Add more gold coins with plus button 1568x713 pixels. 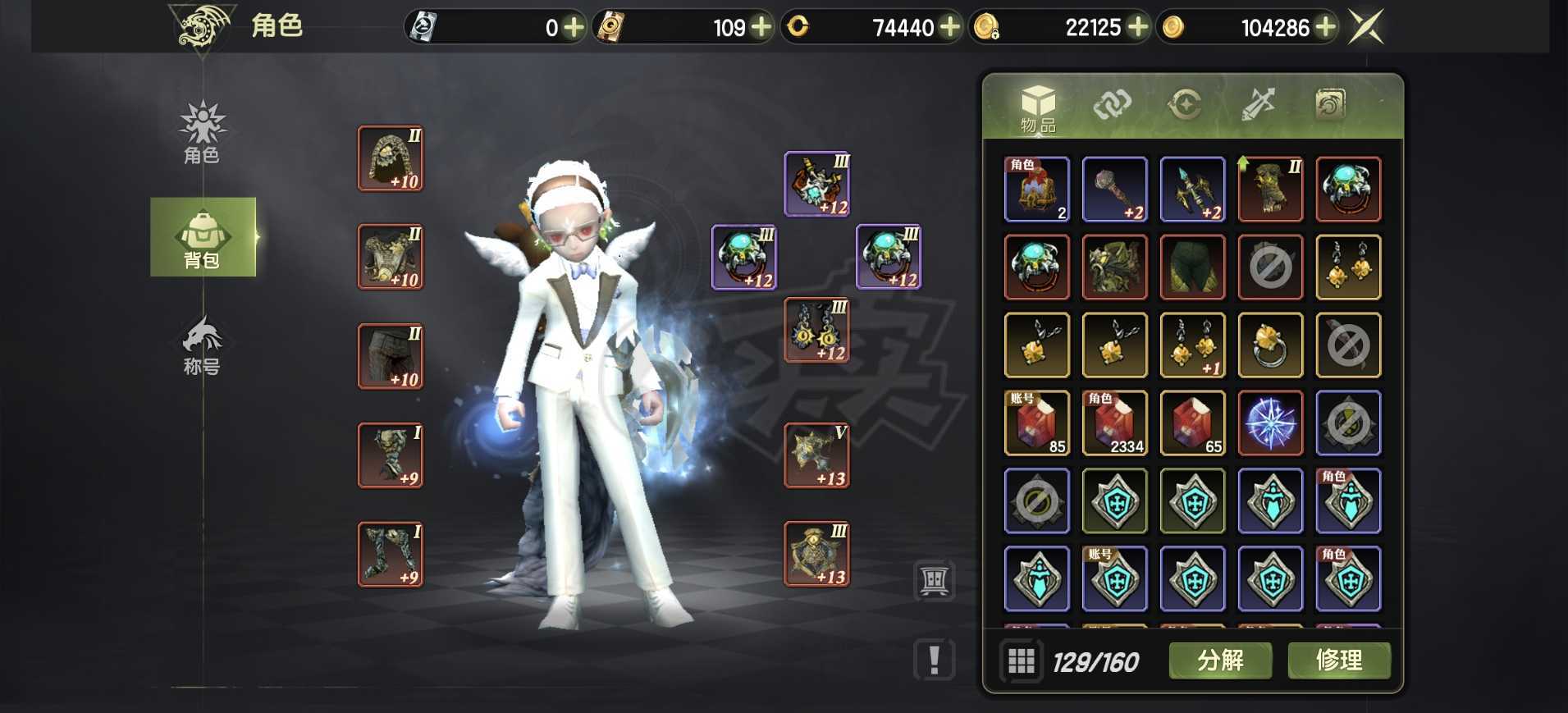[x=1325, y=28]
